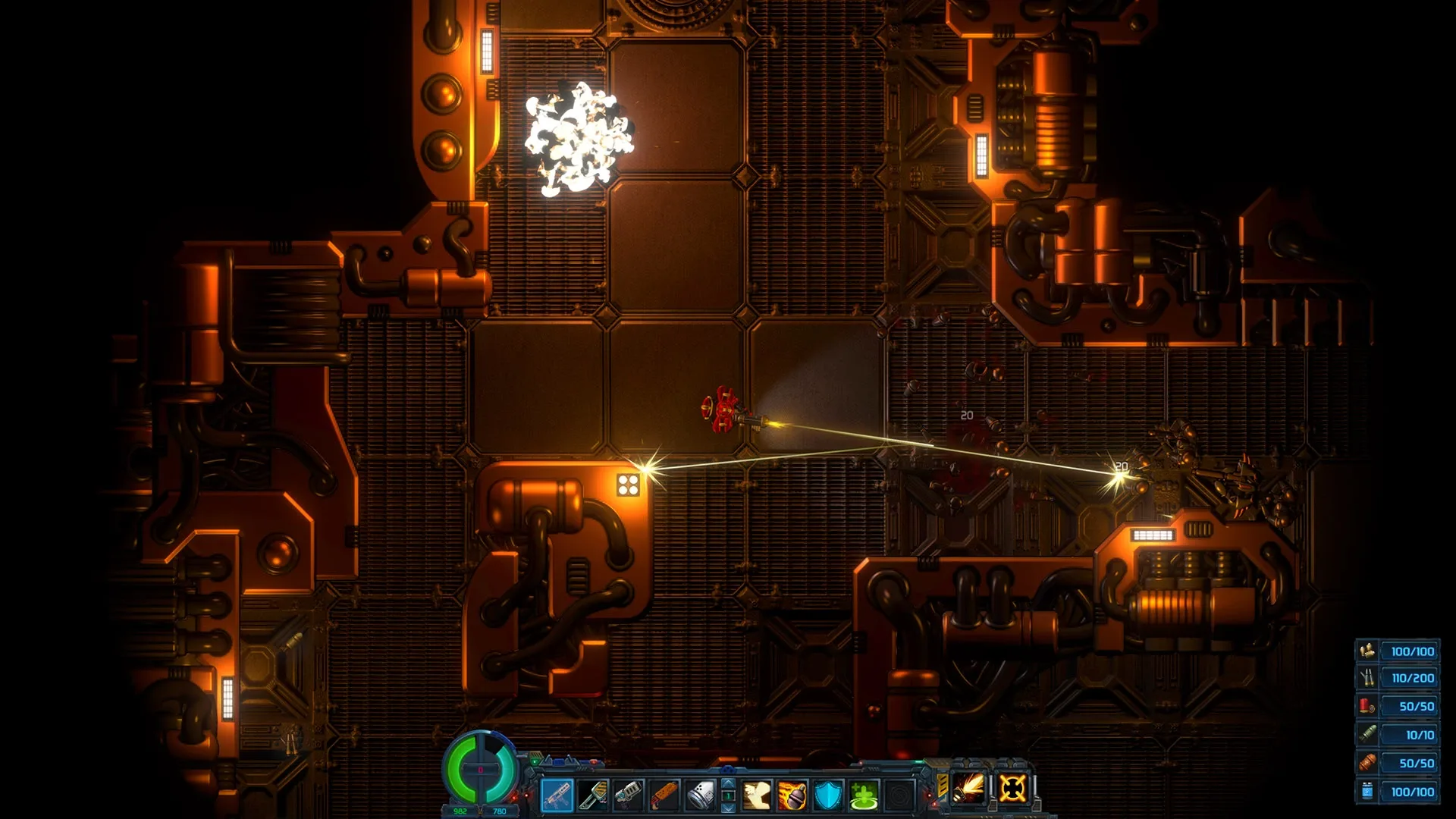Image resolution: width=1456 pixels, height=819 pixels.
Task: Click the weapon set down arrow
Action: tap(728, 808)
